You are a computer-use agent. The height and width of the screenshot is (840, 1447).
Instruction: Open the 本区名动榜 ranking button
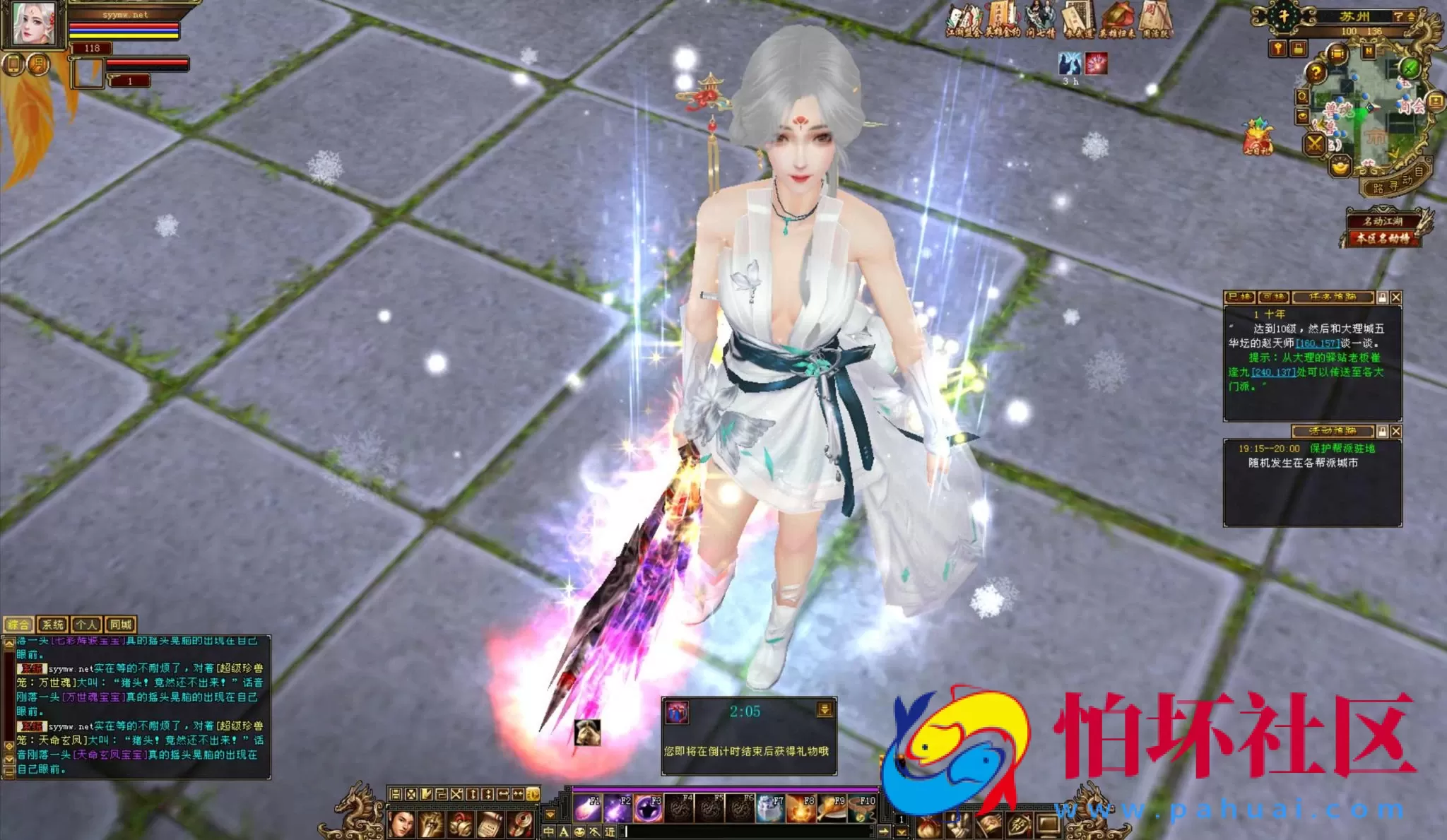[1381, 239]
